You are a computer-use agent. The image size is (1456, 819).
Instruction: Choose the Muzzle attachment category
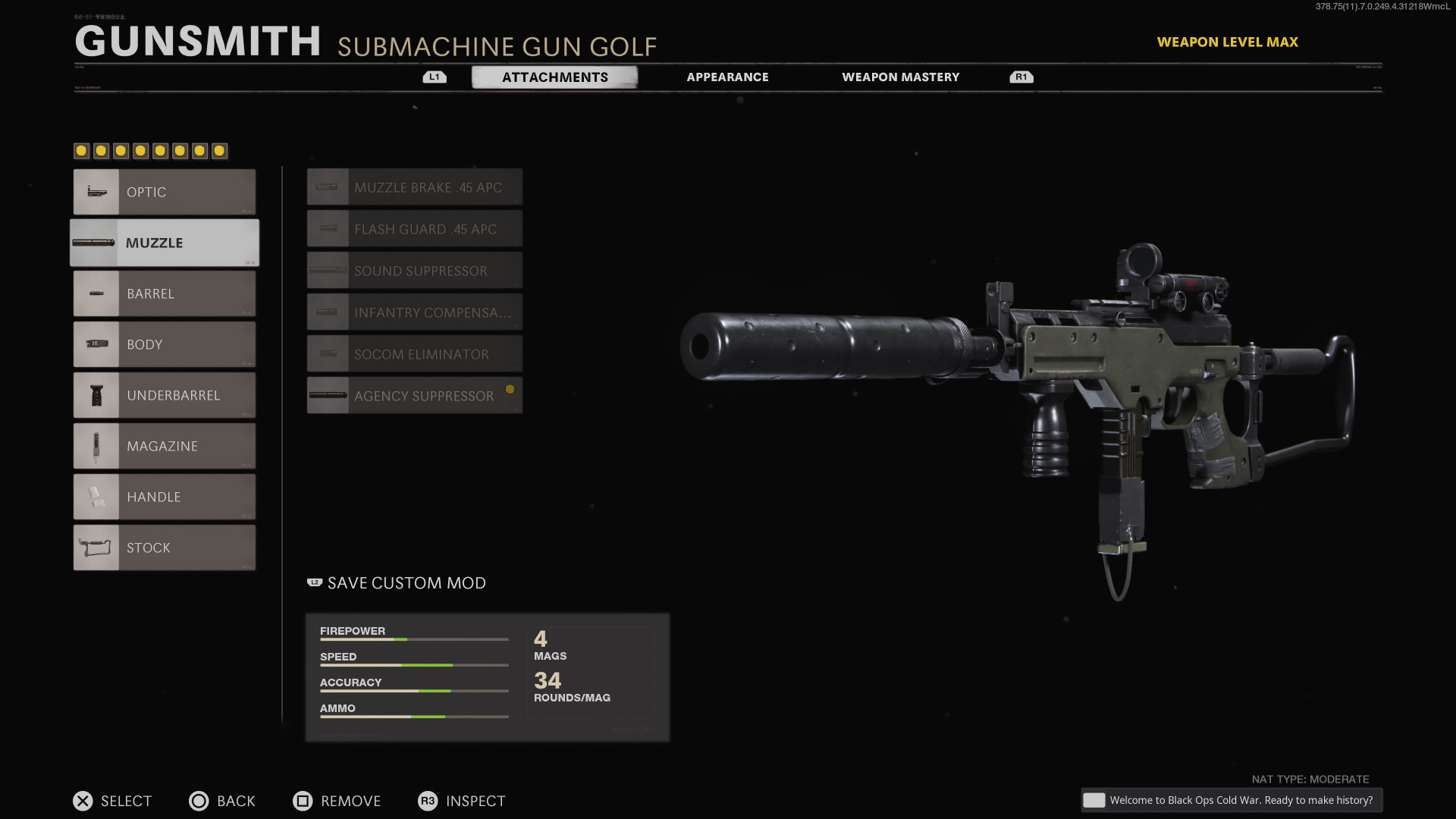click(x=165, y=243)
